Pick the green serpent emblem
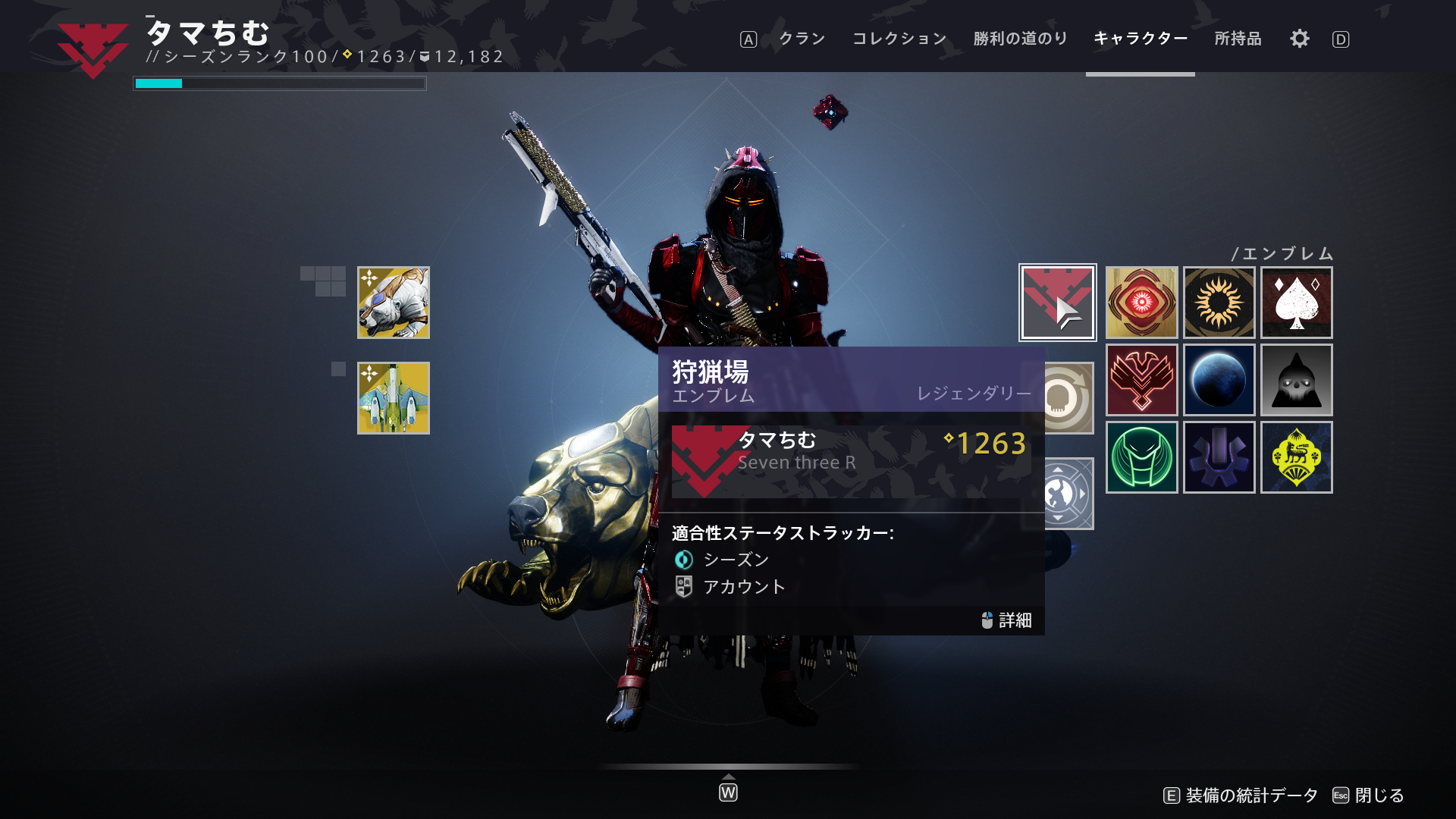 click(1141, 457)
